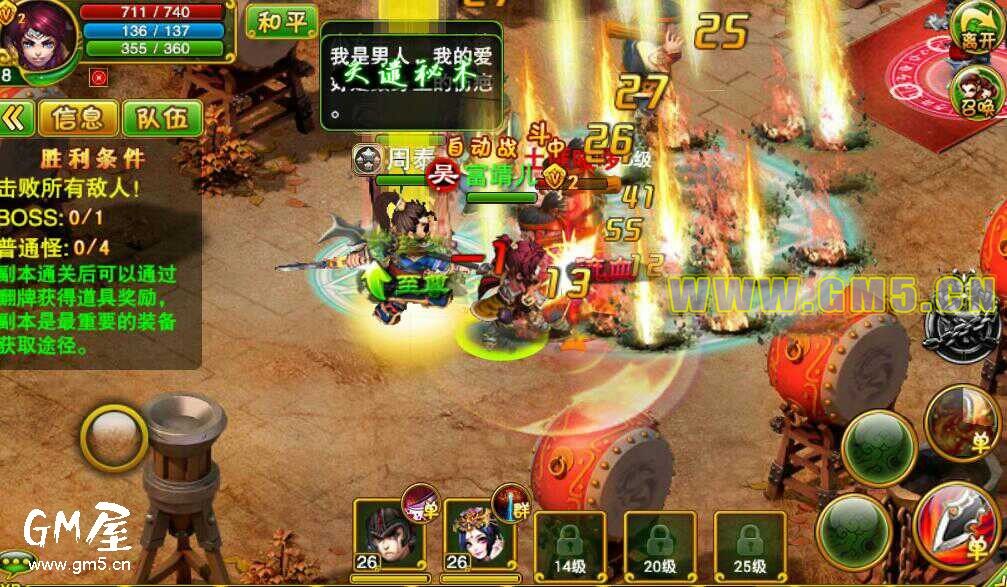The height and width of the screenshot is (587, 1007).
Task: Tap the locked slot labeled 20级
Action: (x=659, y=546)
